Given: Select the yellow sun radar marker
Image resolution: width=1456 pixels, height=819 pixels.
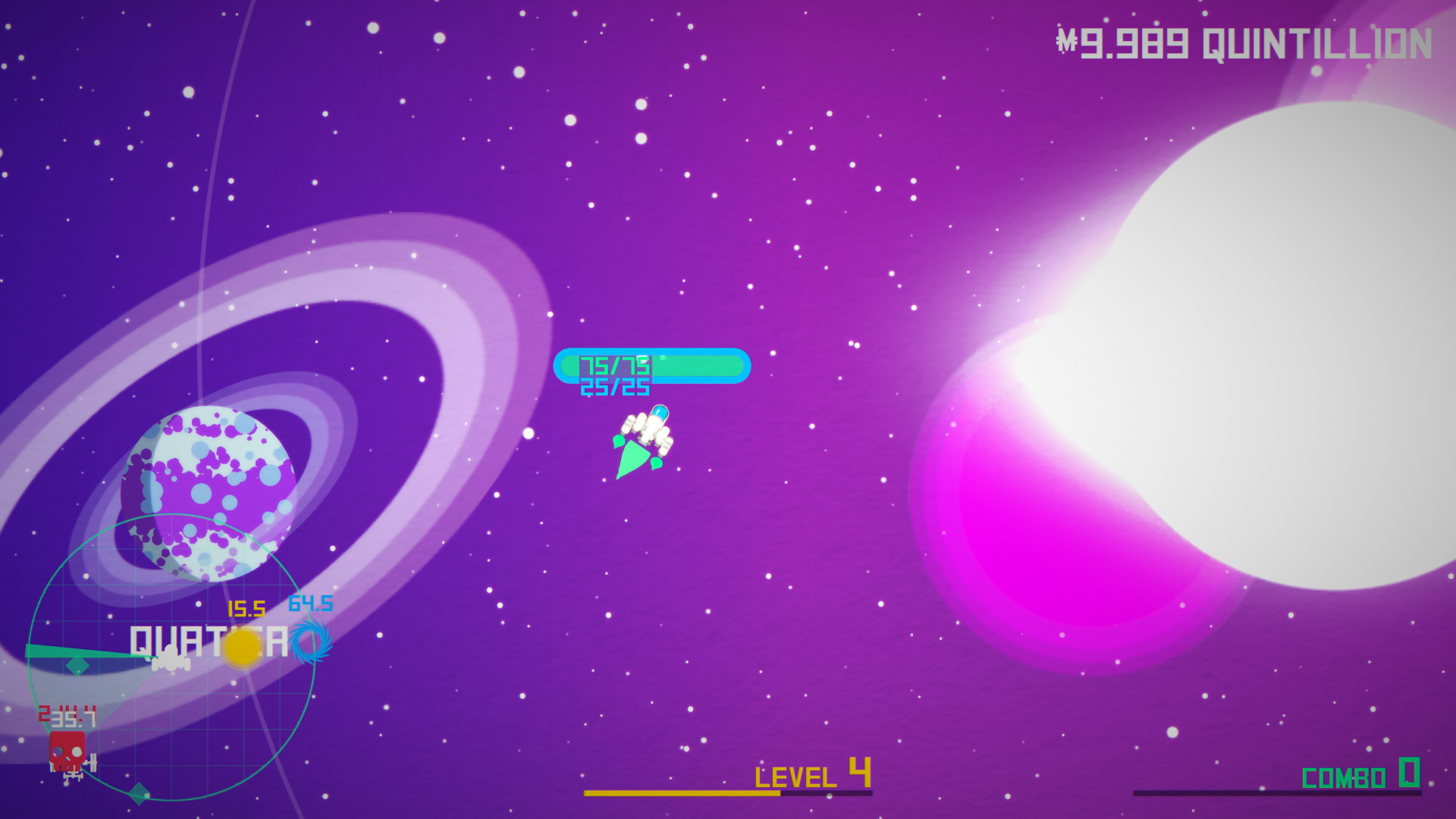Looking at the screenshot, I should [x=243, y=647].
